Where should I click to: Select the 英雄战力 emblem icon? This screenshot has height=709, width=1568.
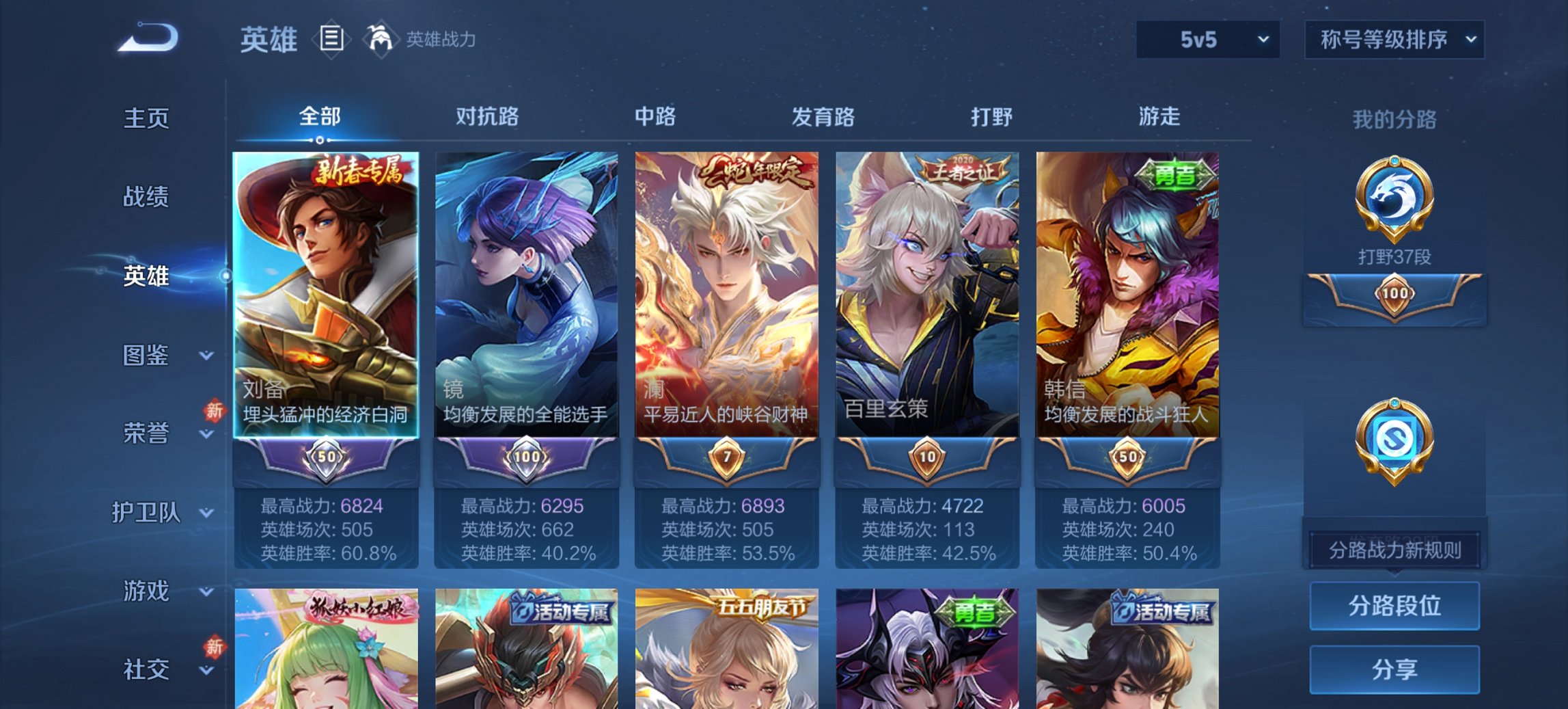point(381,39)
